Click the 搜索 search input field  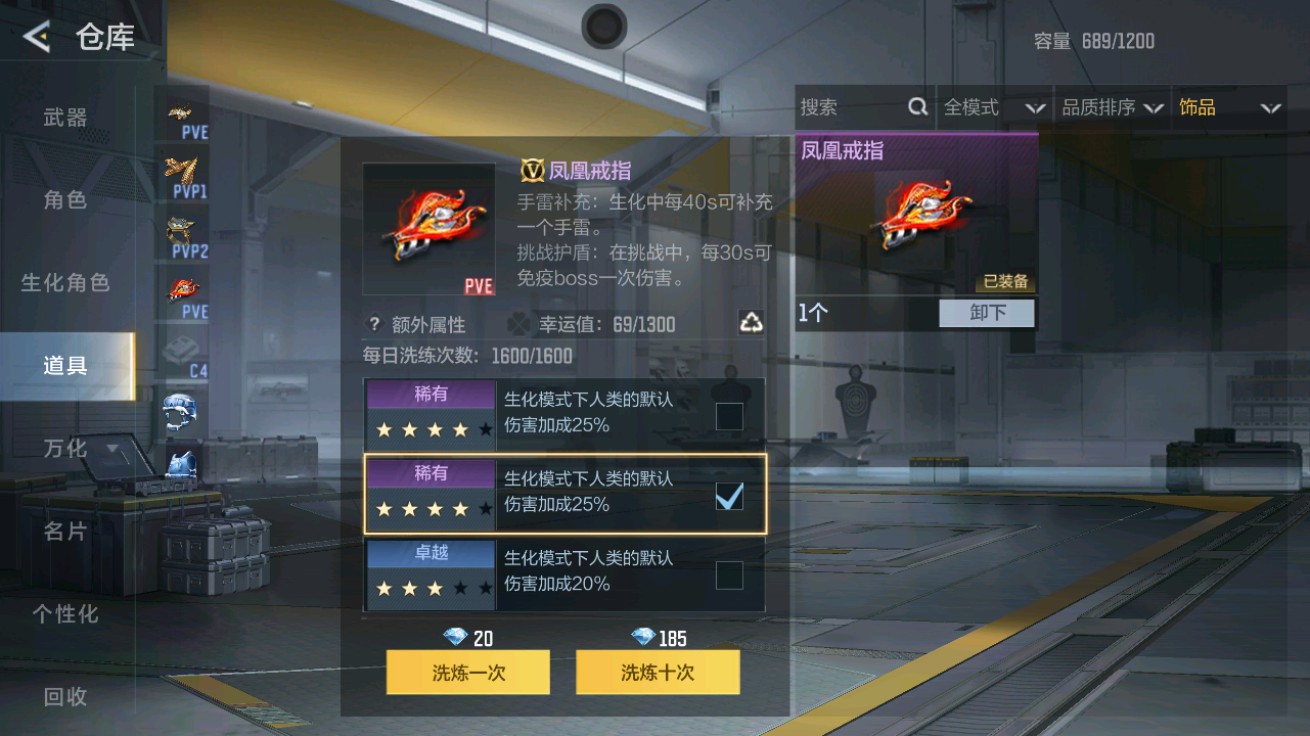click(x=850, y=107)
